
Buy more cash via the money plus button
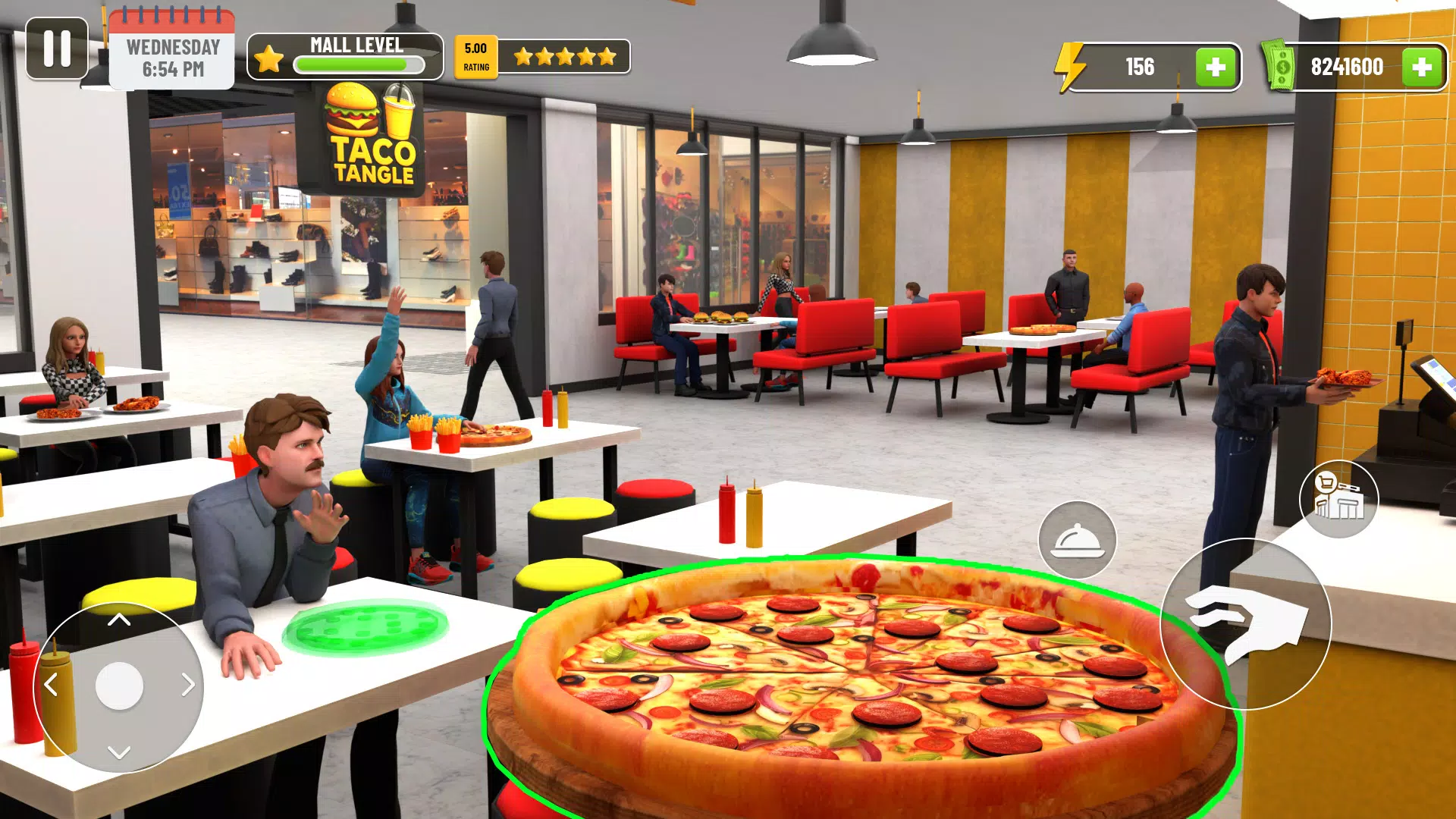pyautogui.click(x=1423, y=67)
